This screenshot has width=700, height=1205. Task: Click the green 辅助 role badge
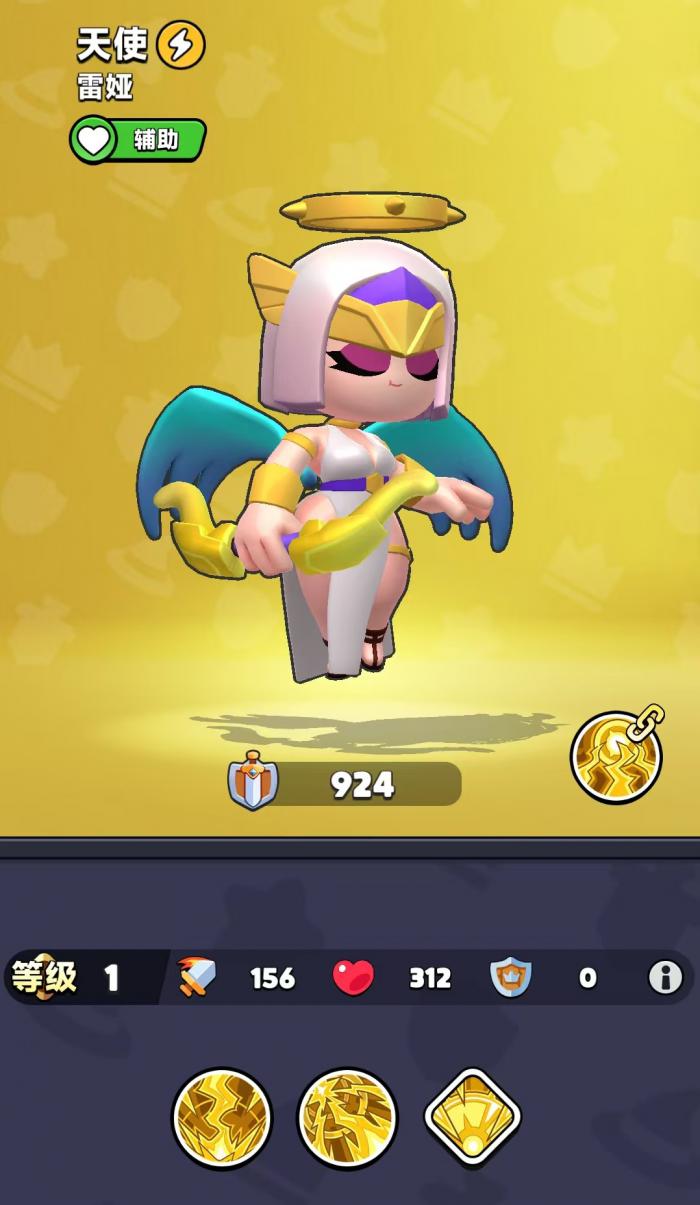coord(138,140)
